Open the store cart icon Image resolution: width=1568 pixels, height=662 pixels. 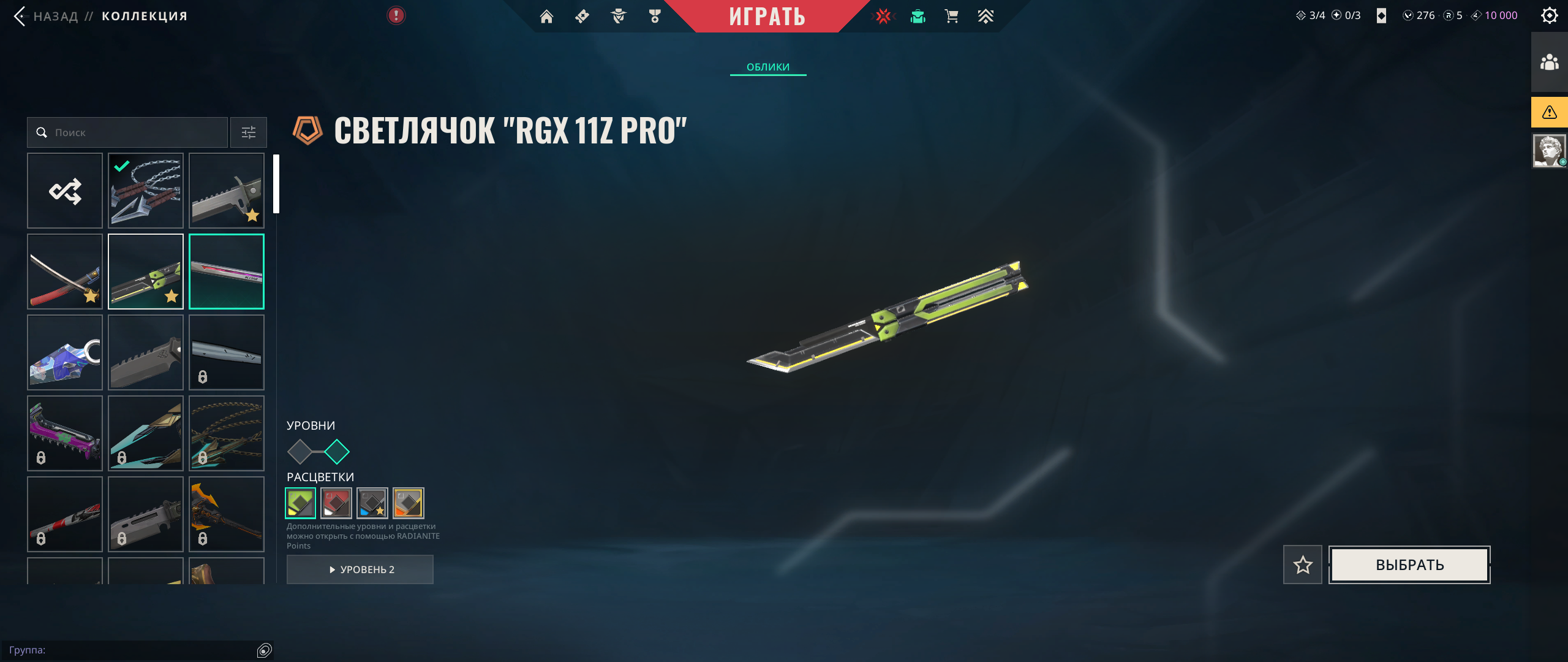[951, 17]
